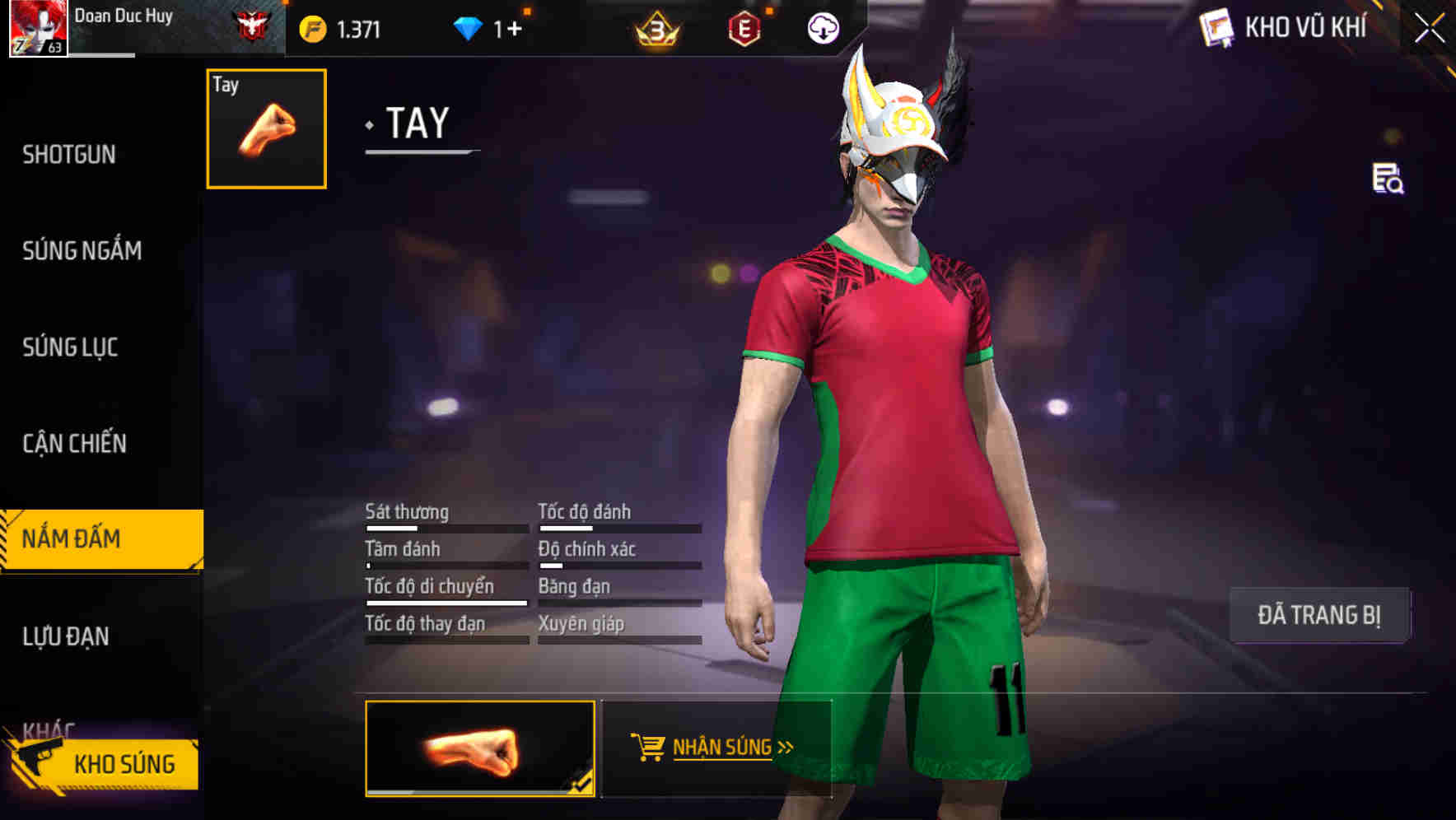Image resolution: width=1456 pixels, height=820 pixels.
Task: Select the Shotgun category
Action: pyautogui.click(x=69, y=155)
